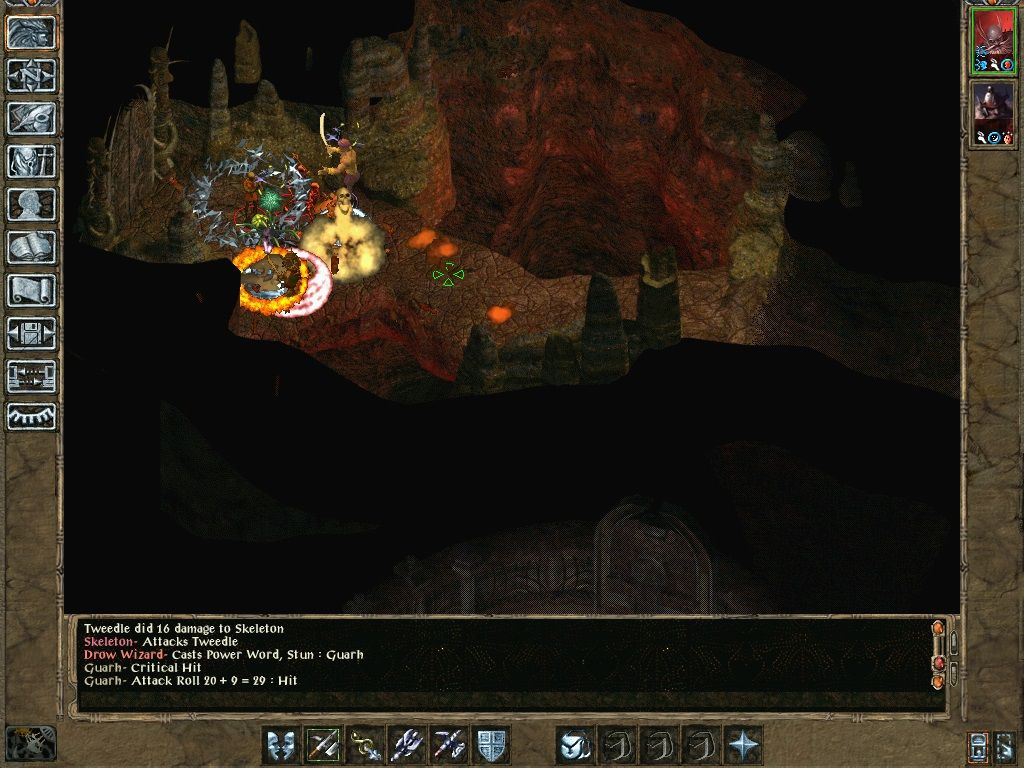This screenshot has height=768, width=1024.
Task: Select the red-tinted top character portrait
Action: pos(993,42)
